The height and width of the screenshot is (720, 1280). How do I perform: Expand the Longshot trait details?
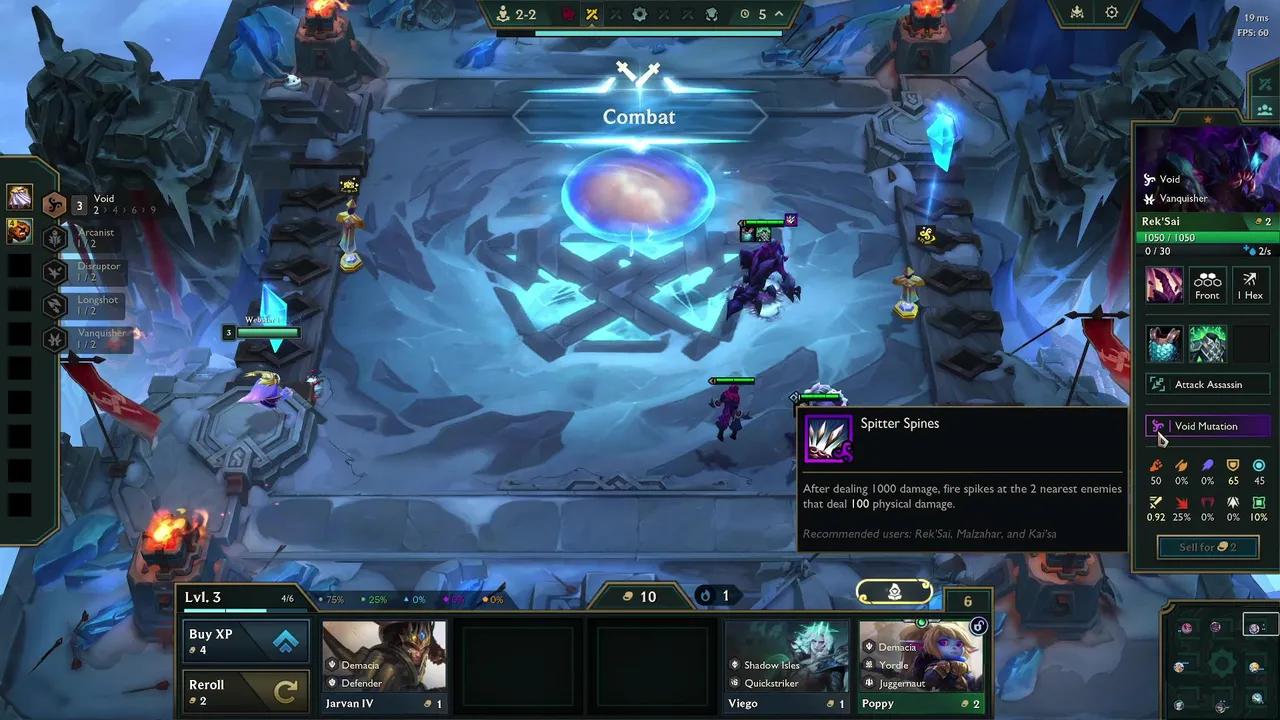[54, 305]
